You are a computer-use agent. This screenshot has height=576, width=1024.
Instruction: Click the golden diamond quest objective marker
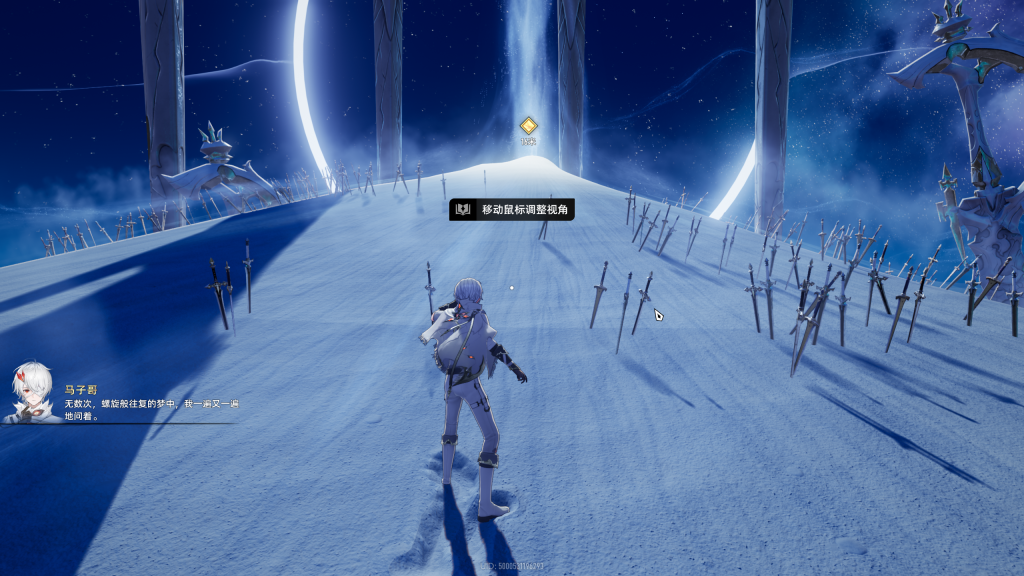tap(528, 126)
